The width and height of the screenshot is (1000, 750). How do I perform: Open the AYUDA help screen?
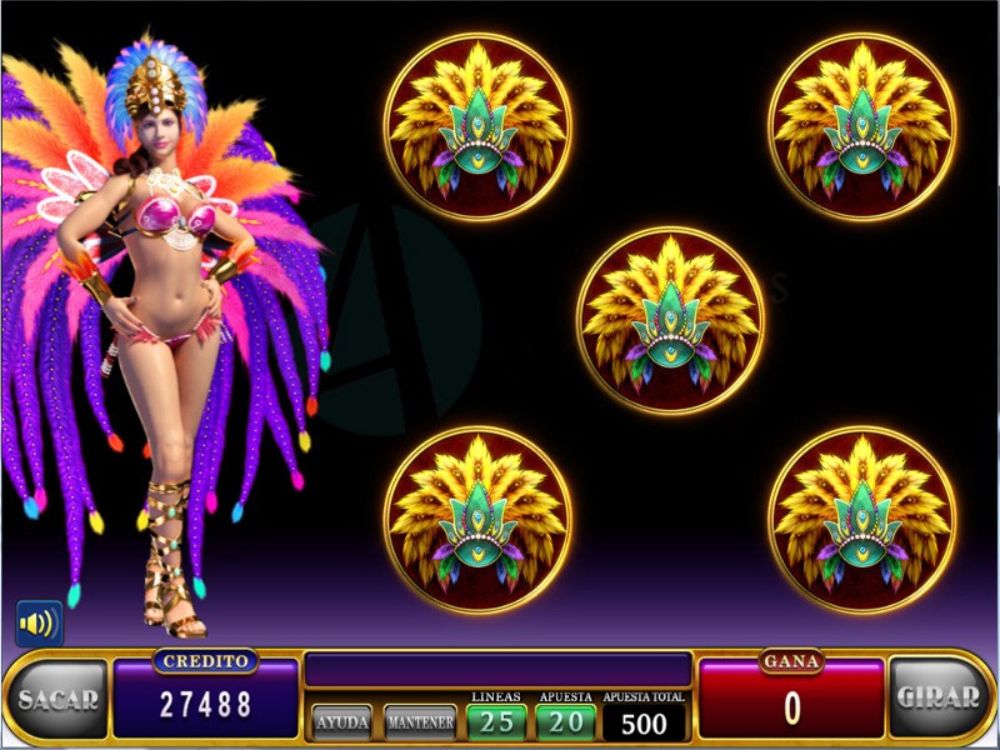pyautogui.click(x=343, y=721)
